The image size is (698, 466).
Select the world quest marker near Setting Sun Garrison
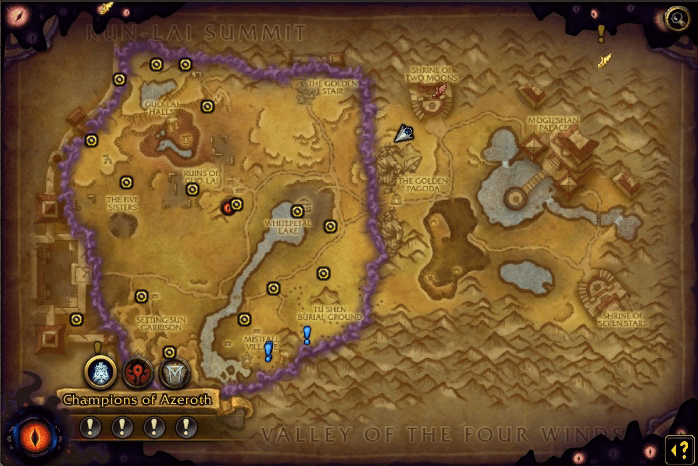click(x=141, y=296)
